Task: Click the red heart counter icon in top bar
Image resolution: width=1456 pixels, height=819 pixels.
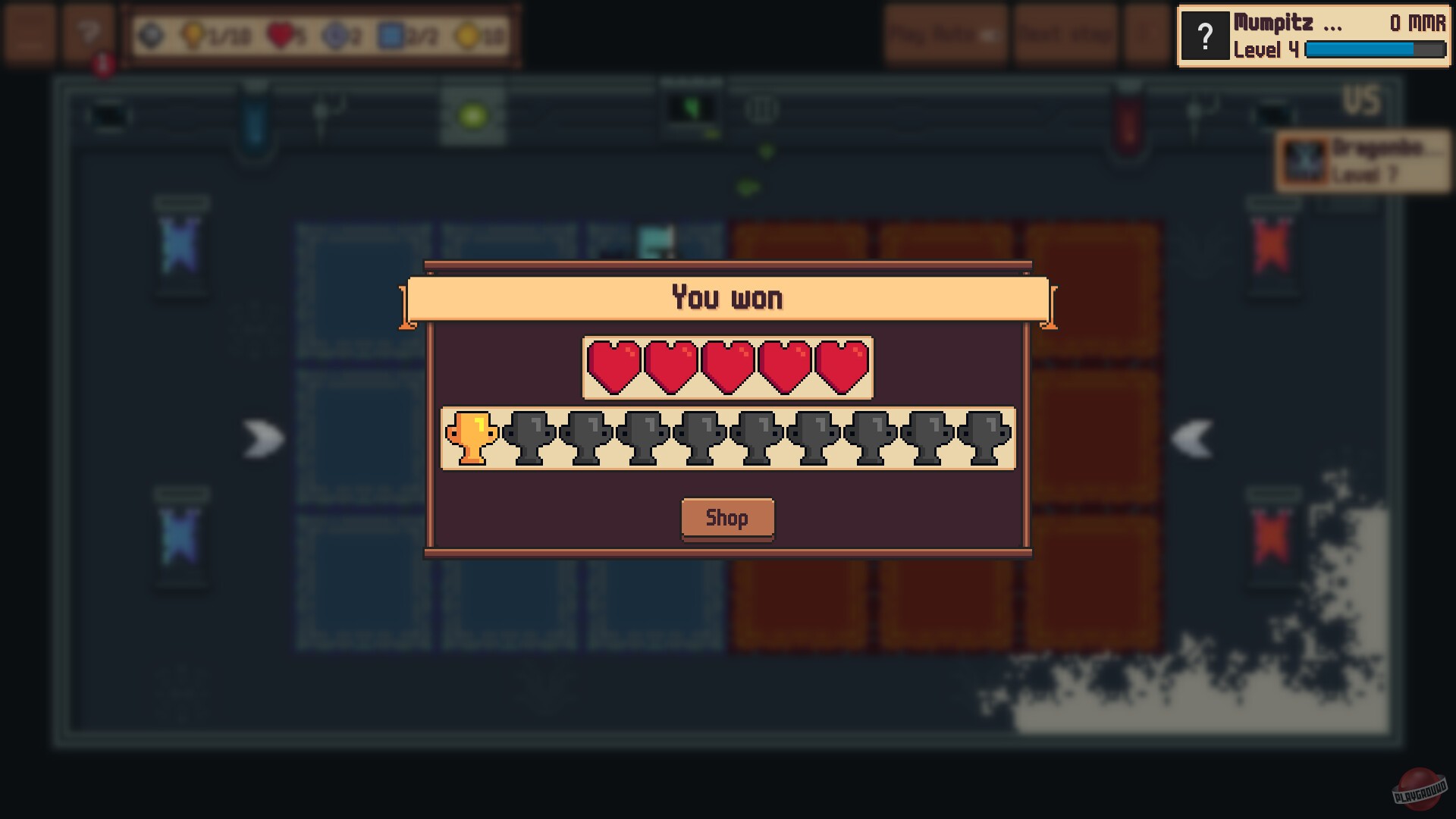Action: point(280,33)
